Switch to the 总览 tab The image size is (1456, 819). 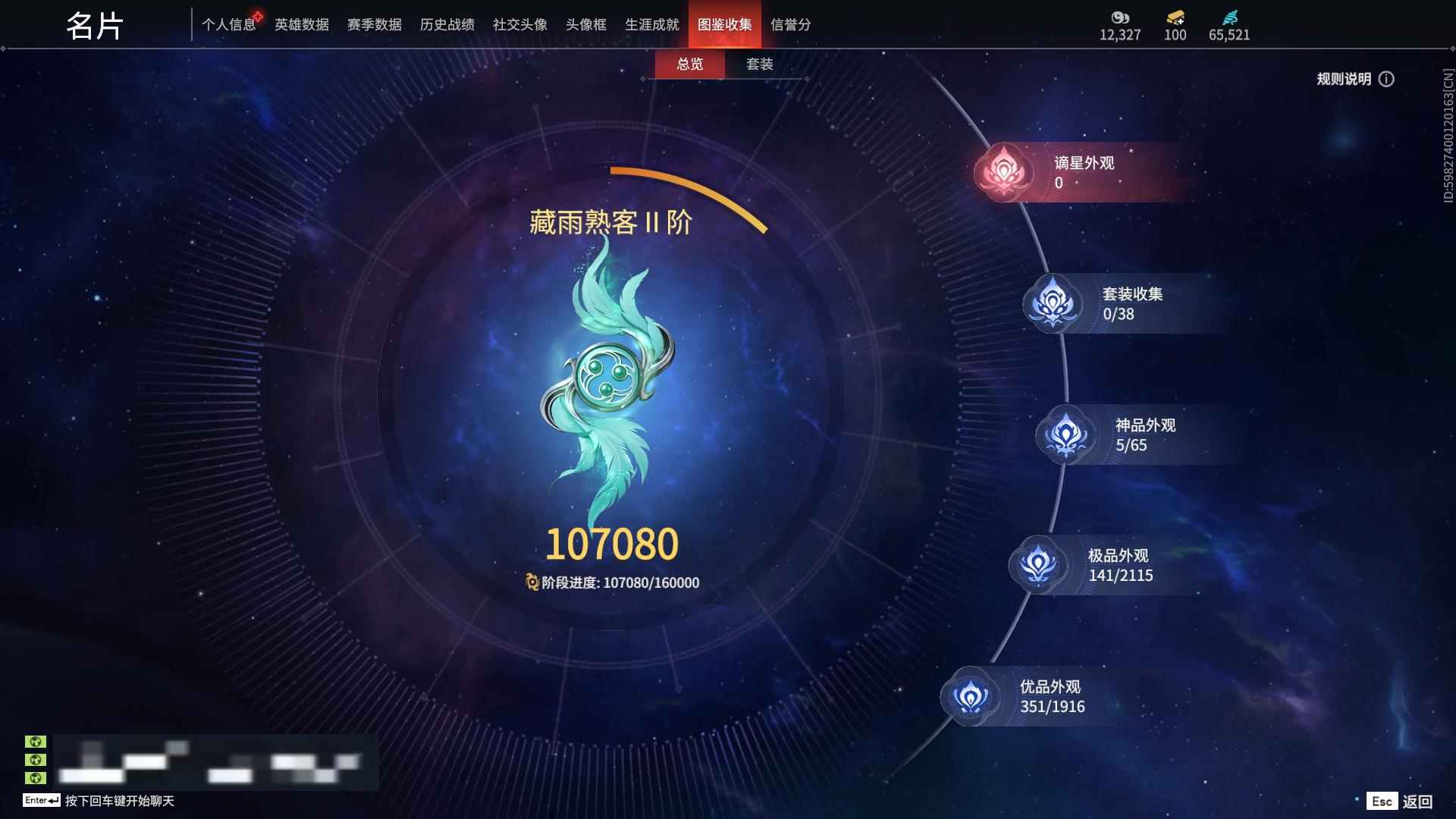pyautogui.click(x=689, y=65)
